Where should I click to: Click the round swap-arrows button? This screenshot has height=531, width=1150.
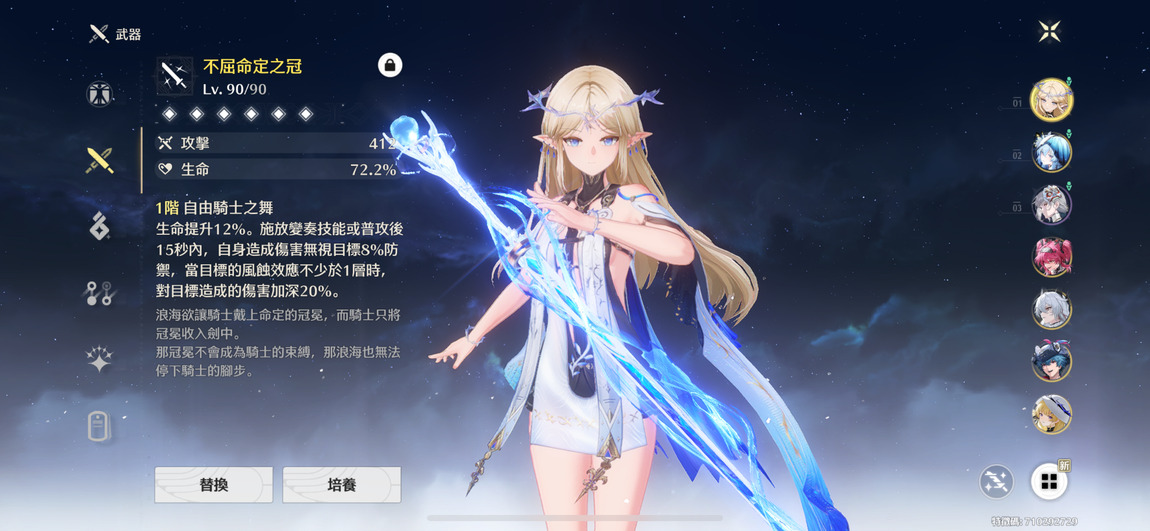pyautogui.click(x=996, y=482)
